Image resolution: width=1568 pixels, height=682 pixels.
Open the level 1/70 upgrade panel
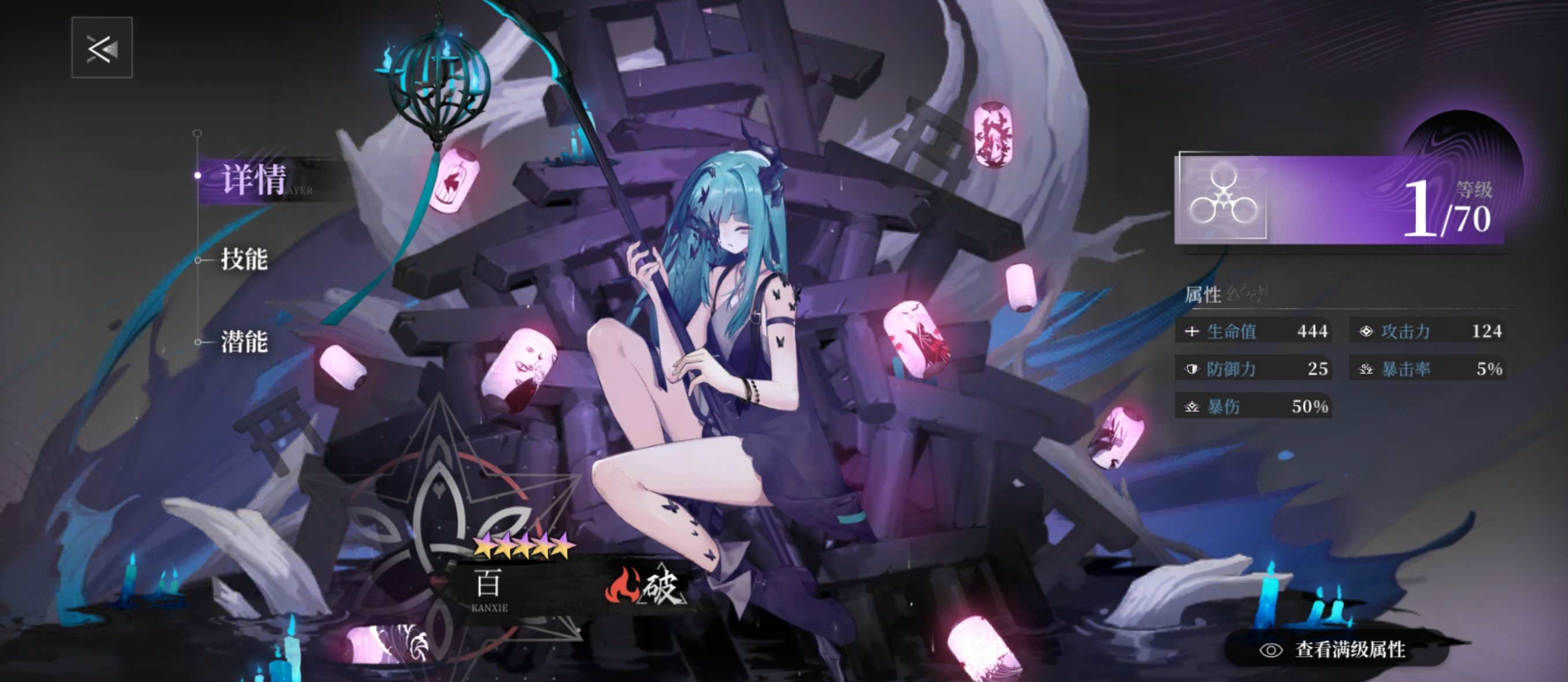(x=1339, y=199)
